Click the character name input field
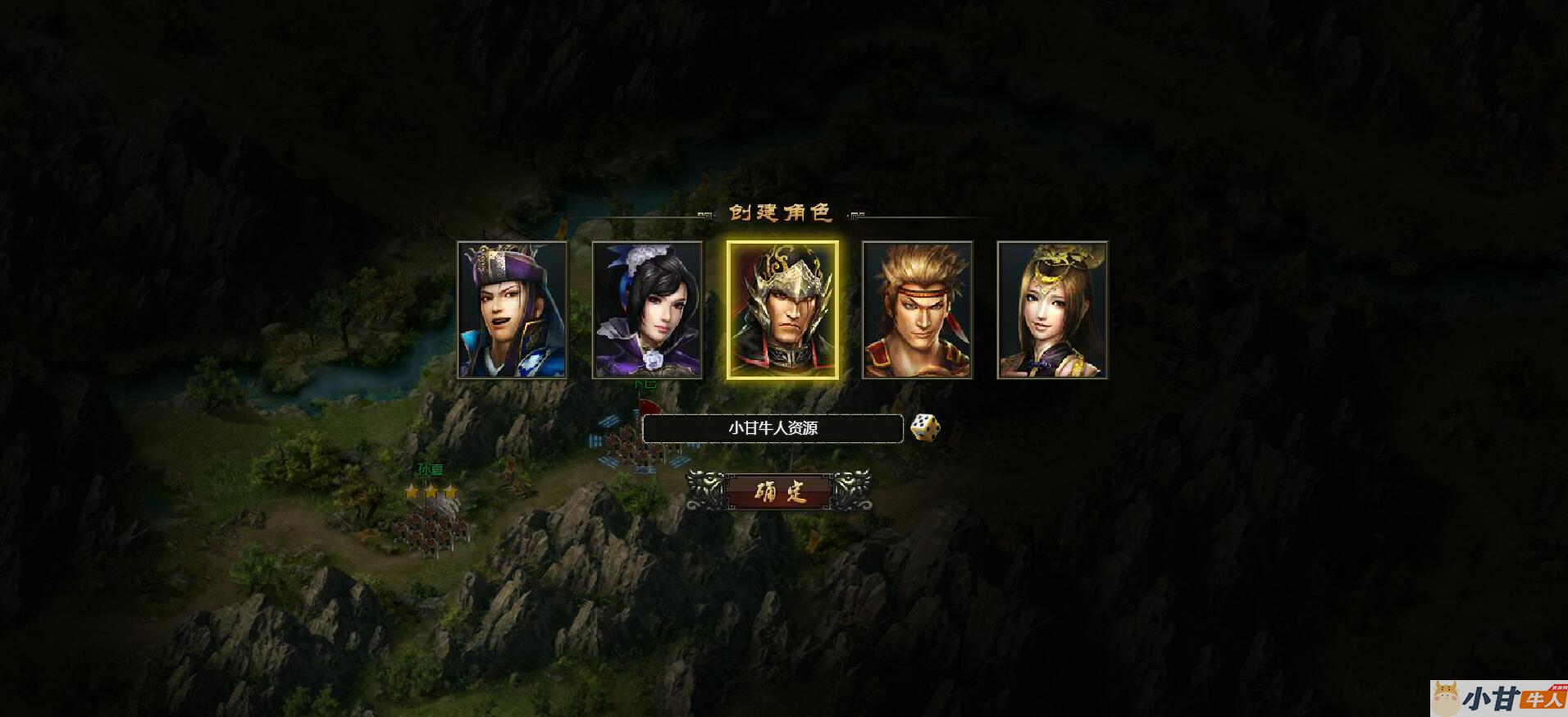Viewport: 1568px width, 717px height. 773,428
